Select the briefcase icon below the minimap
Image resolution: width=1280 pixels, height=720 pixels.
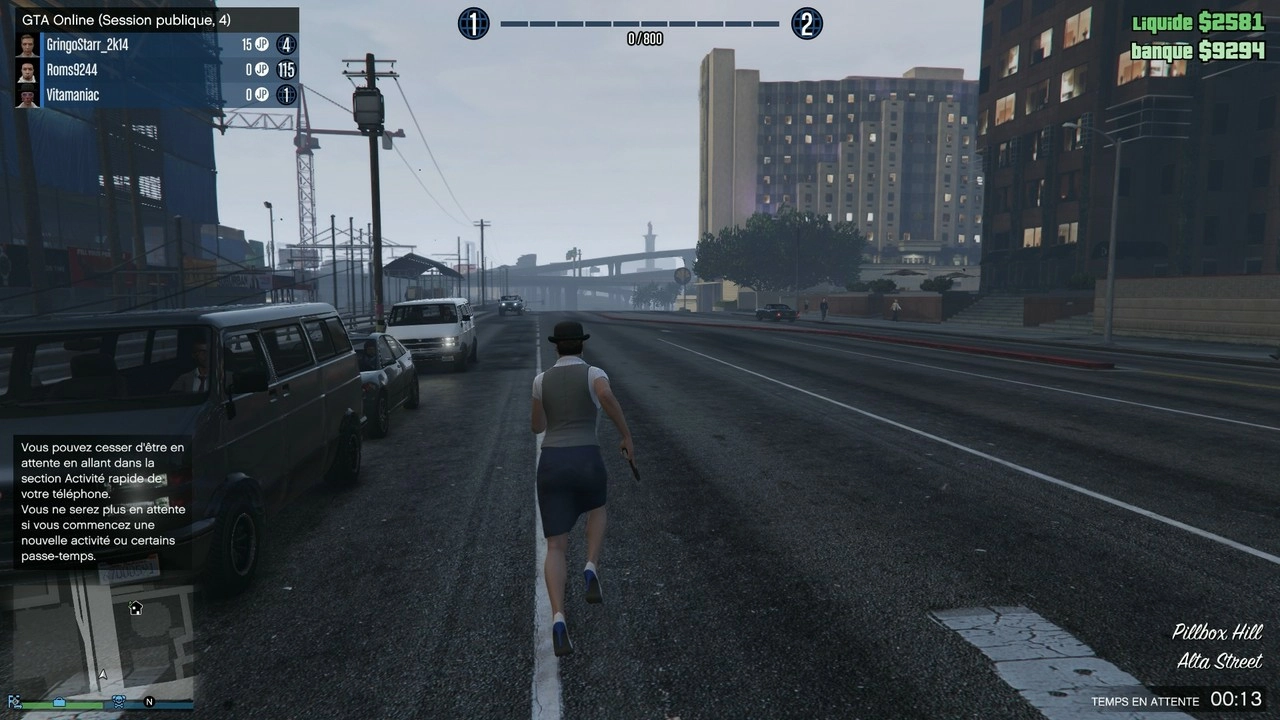tap(59, 703)
